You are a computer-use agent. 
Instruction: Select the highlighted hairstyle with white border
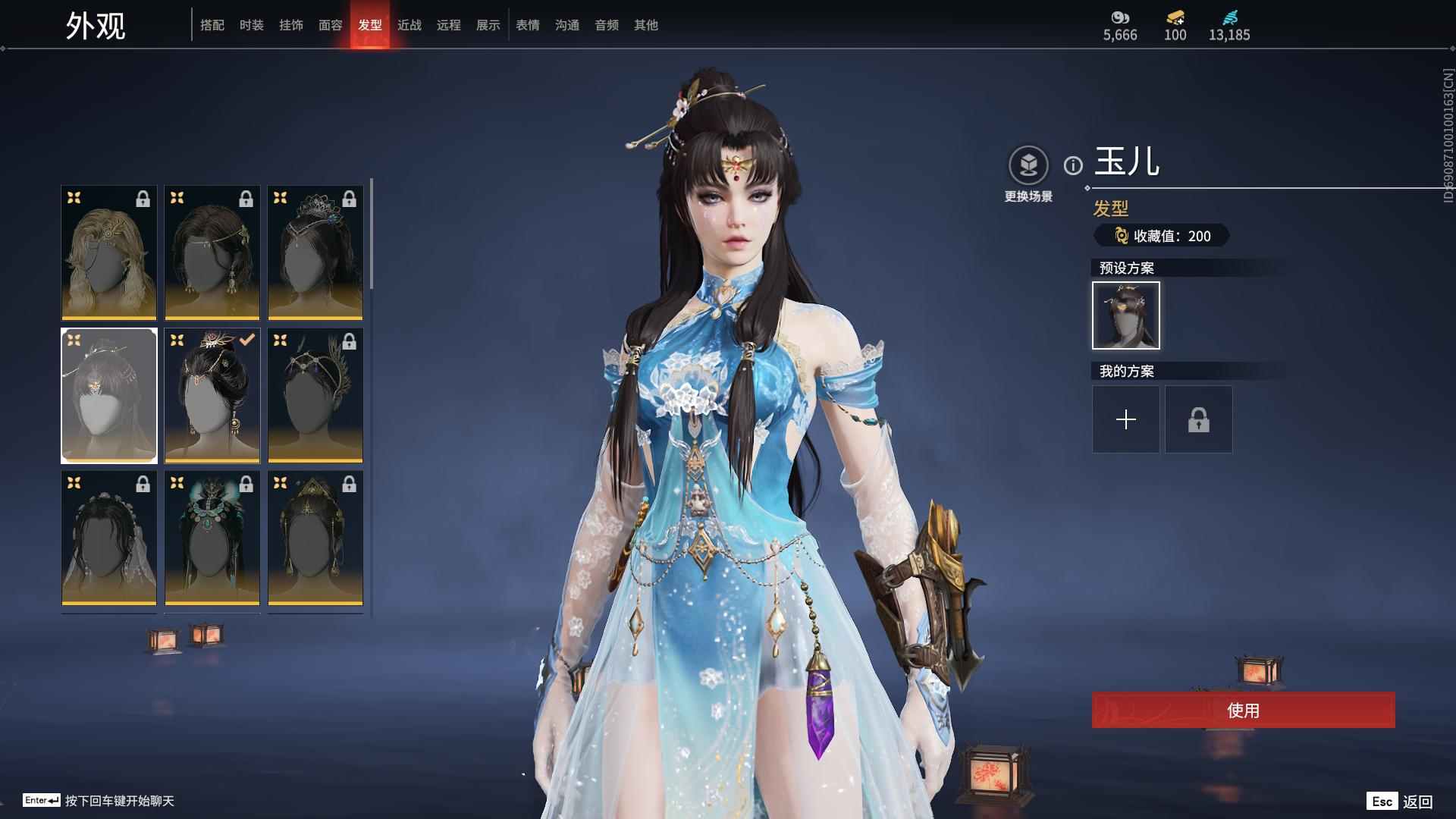[108, 395]
